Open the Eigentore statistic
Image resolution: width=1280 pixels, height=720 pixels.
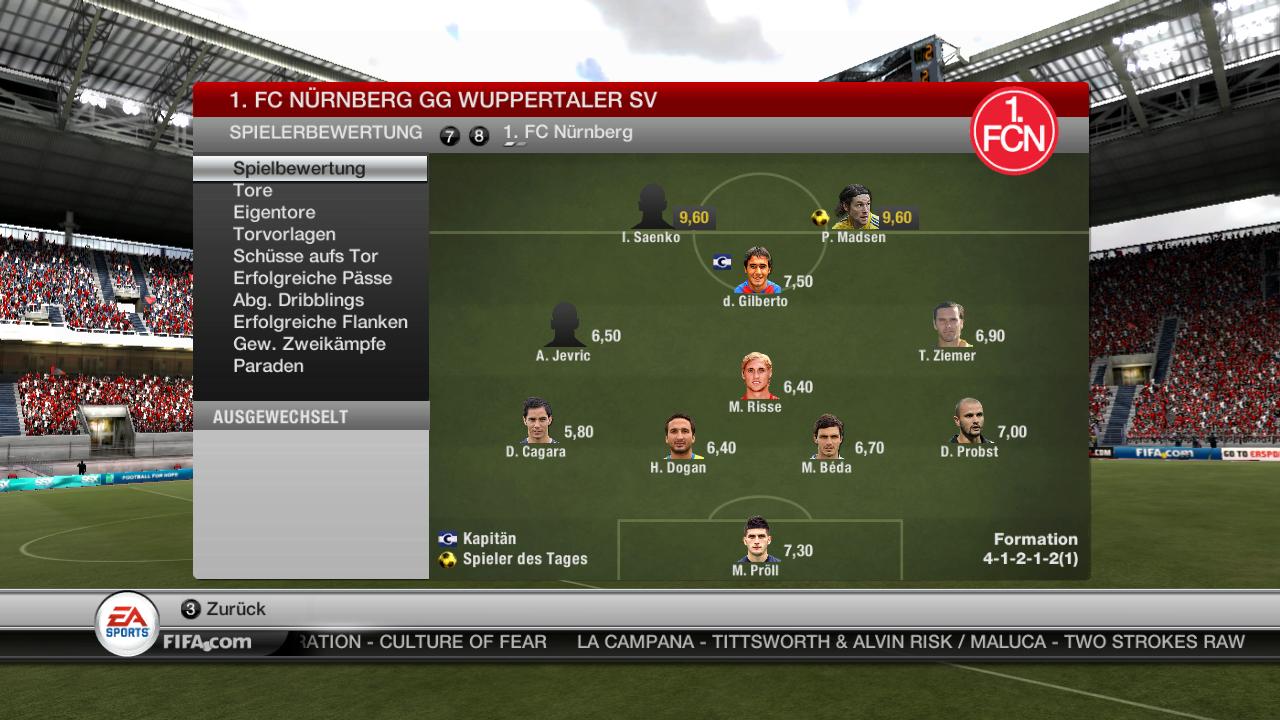pyautogui.click(x=274, y=212)
